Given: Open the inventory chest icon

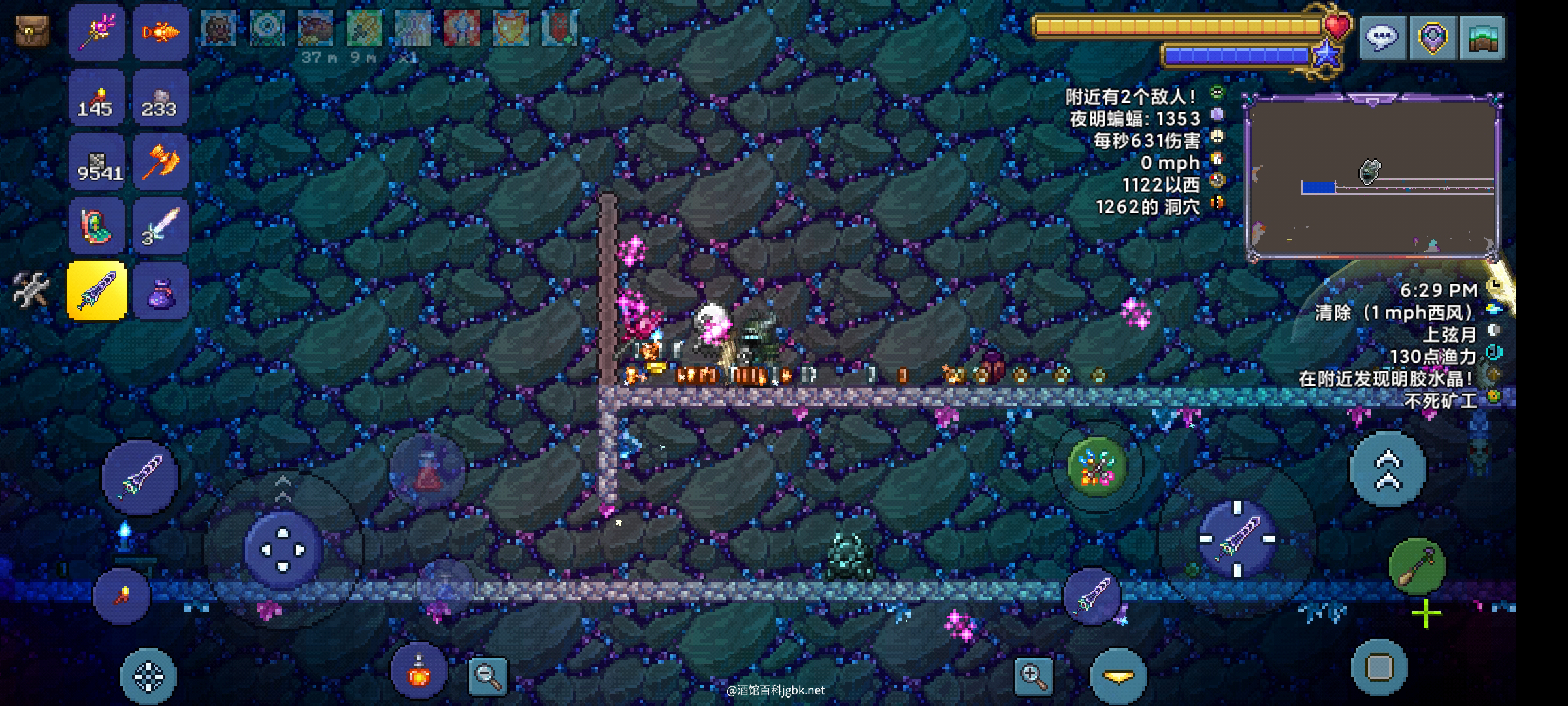Looking at the screenshot, I should [32, 31].
